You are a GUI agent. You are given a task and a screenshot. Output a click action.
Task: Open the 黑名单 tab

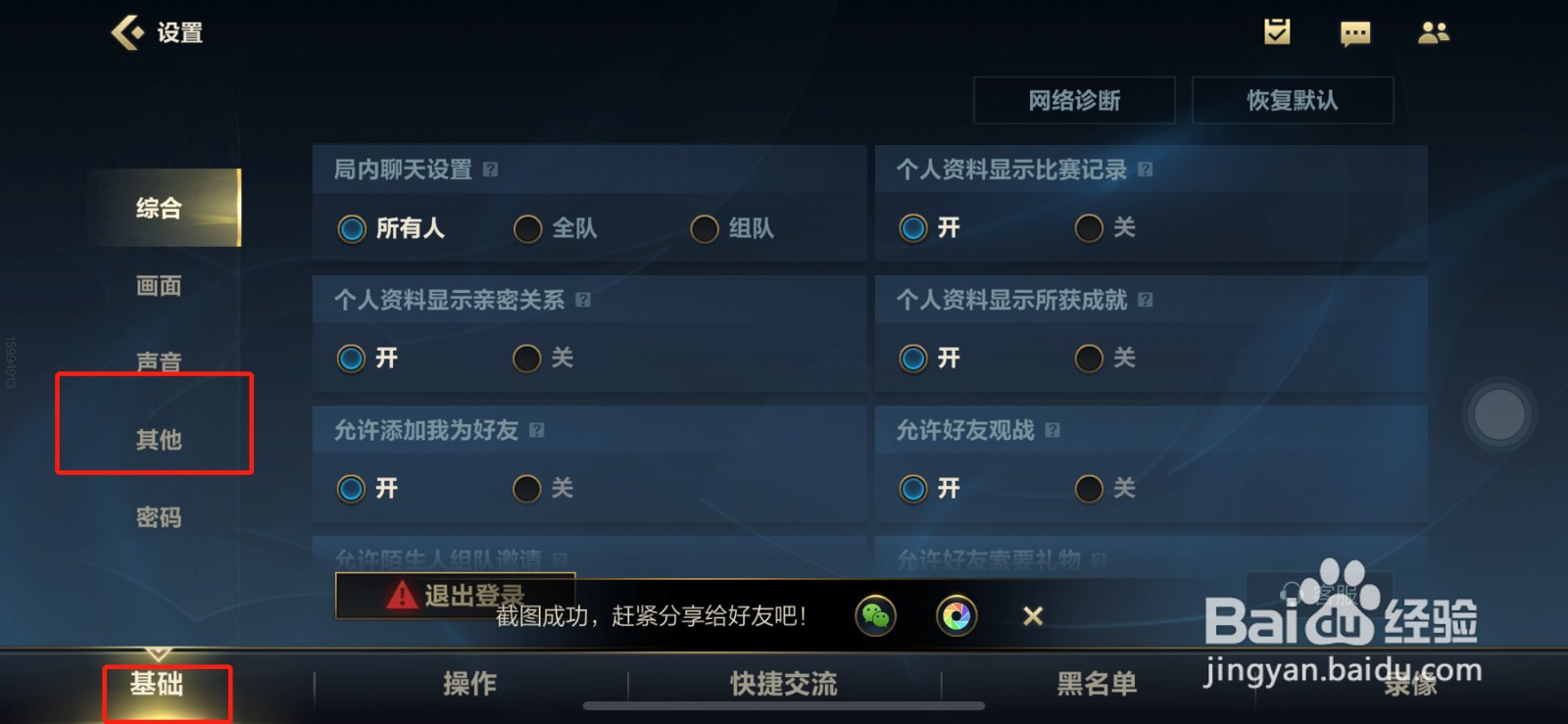coord(1097,685)
